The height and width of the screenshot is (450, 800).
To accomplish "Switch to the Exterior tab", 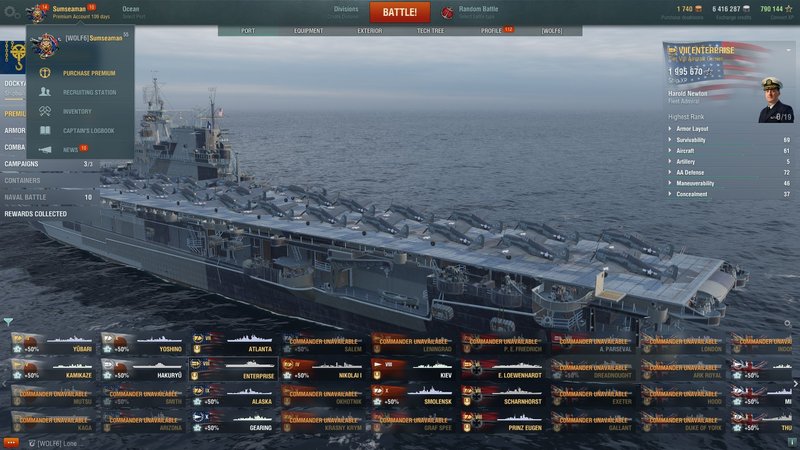I will point(369,31).
